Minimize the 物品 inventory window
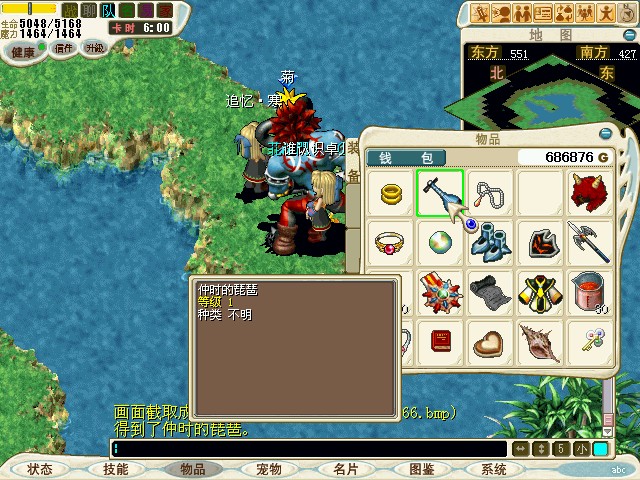The image size is (640, 480). [x=604, y=133]
